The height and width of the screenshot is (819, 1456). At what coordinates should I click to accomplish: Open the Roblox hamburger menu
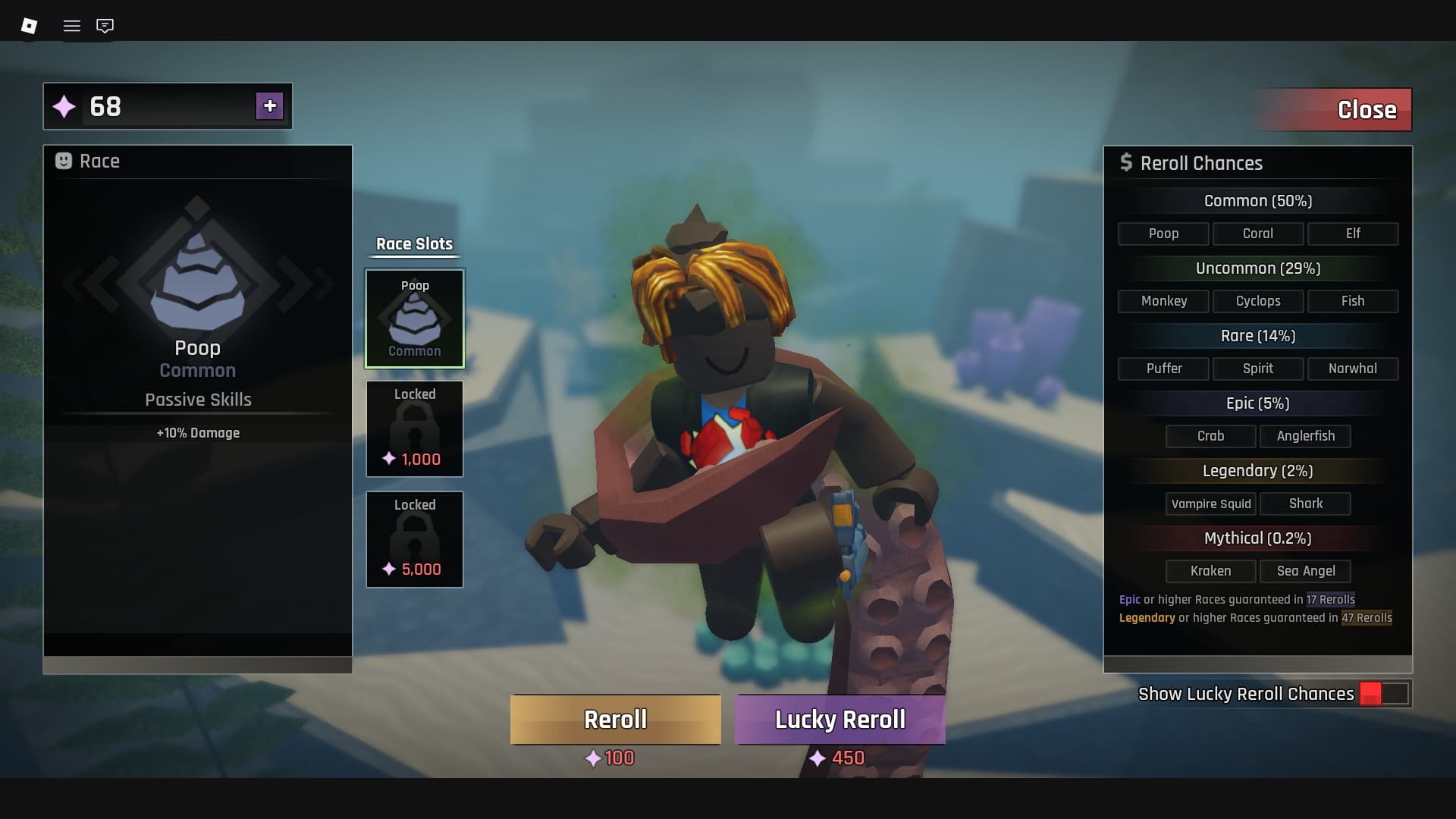click(x=72, y=25)
